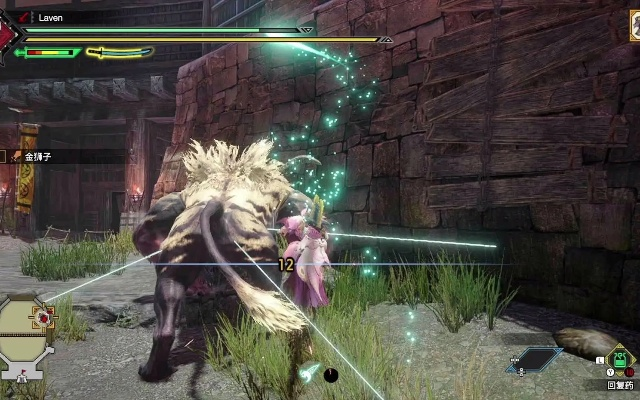Click the player name Laven
Viewport: 640px width, 400px height.
[52, 17]
